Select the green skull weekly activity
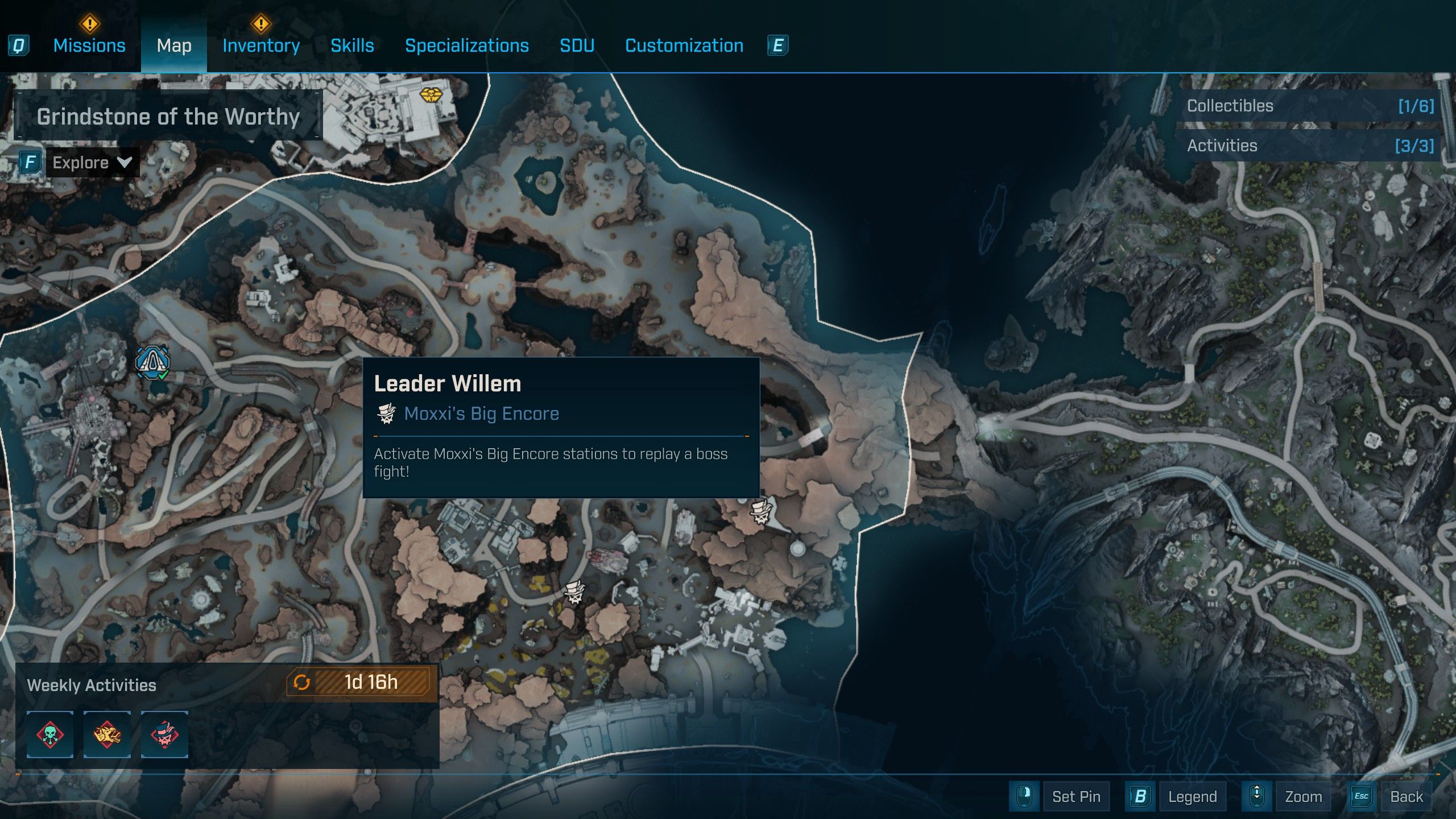Image resolution: width=1456 pixels, height=819 pixels. [50, 734]
